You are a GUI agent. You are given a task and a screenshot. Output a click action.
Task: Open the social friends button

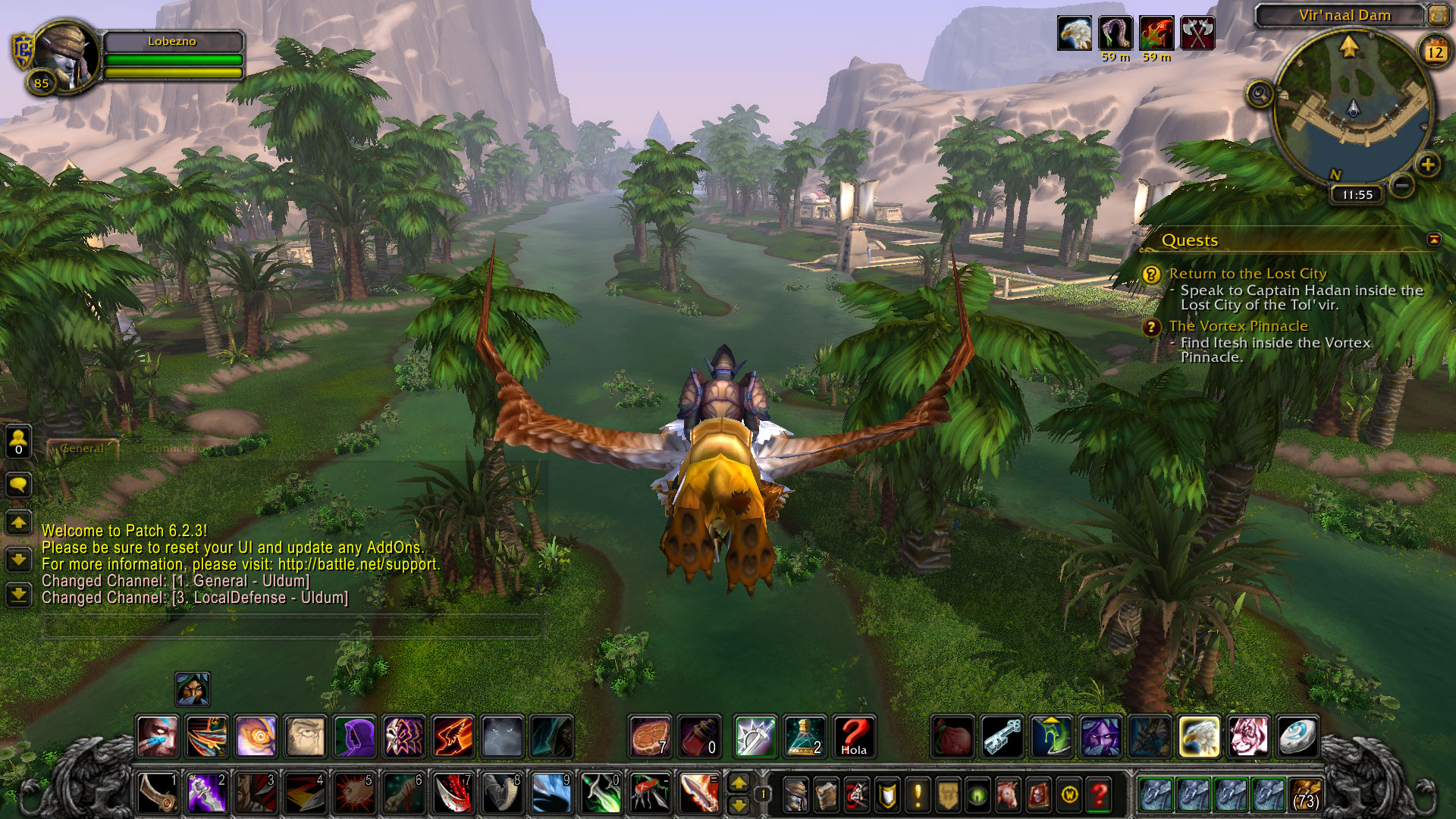coord(18,441)
